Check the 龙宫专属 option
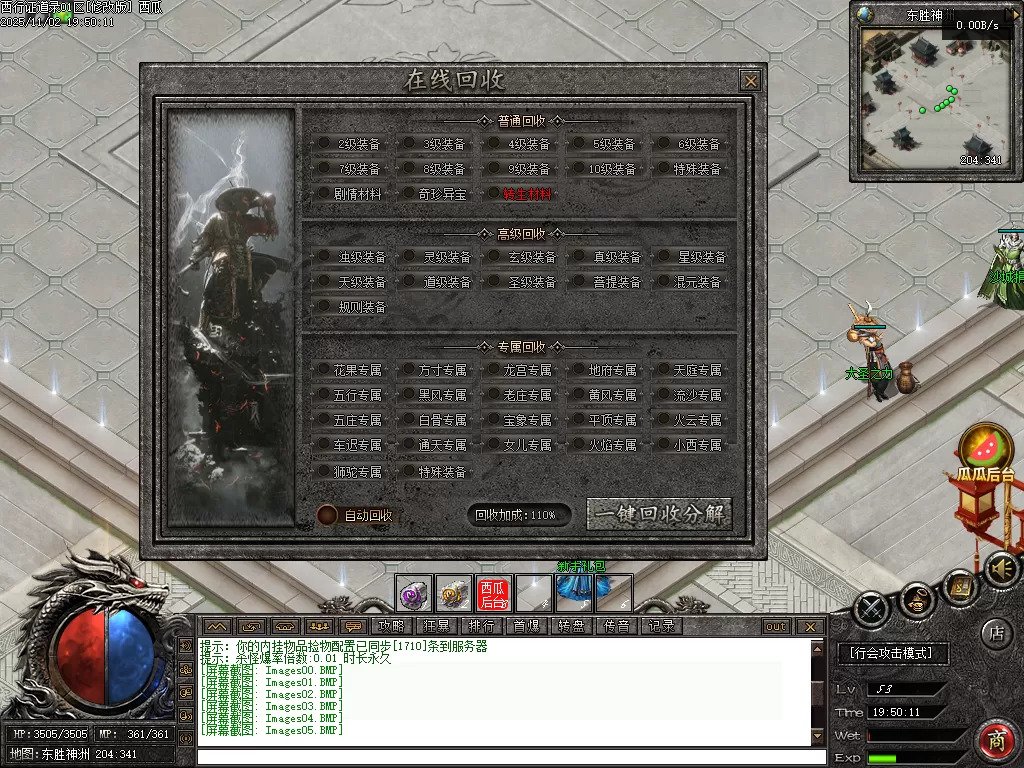Image resolution: width=1024 pixels, height=768 pixels. [494, 370]
